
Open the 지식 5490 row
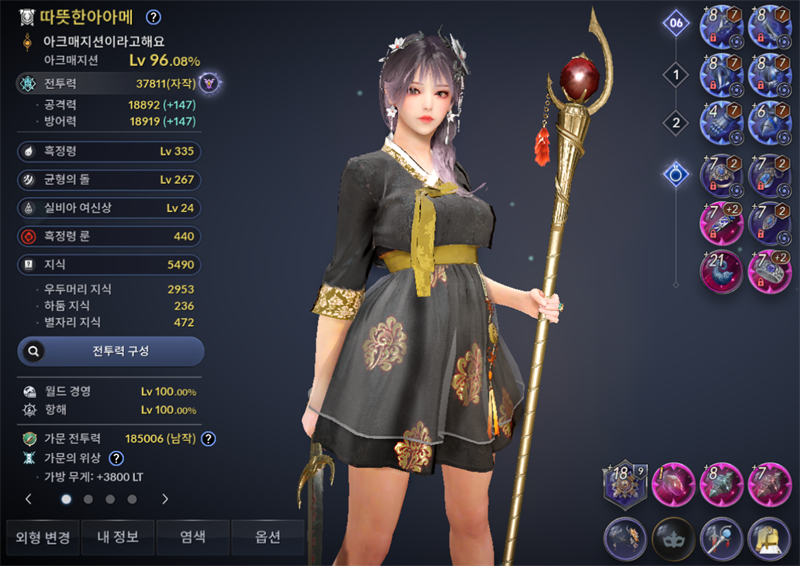click(110, 265)
